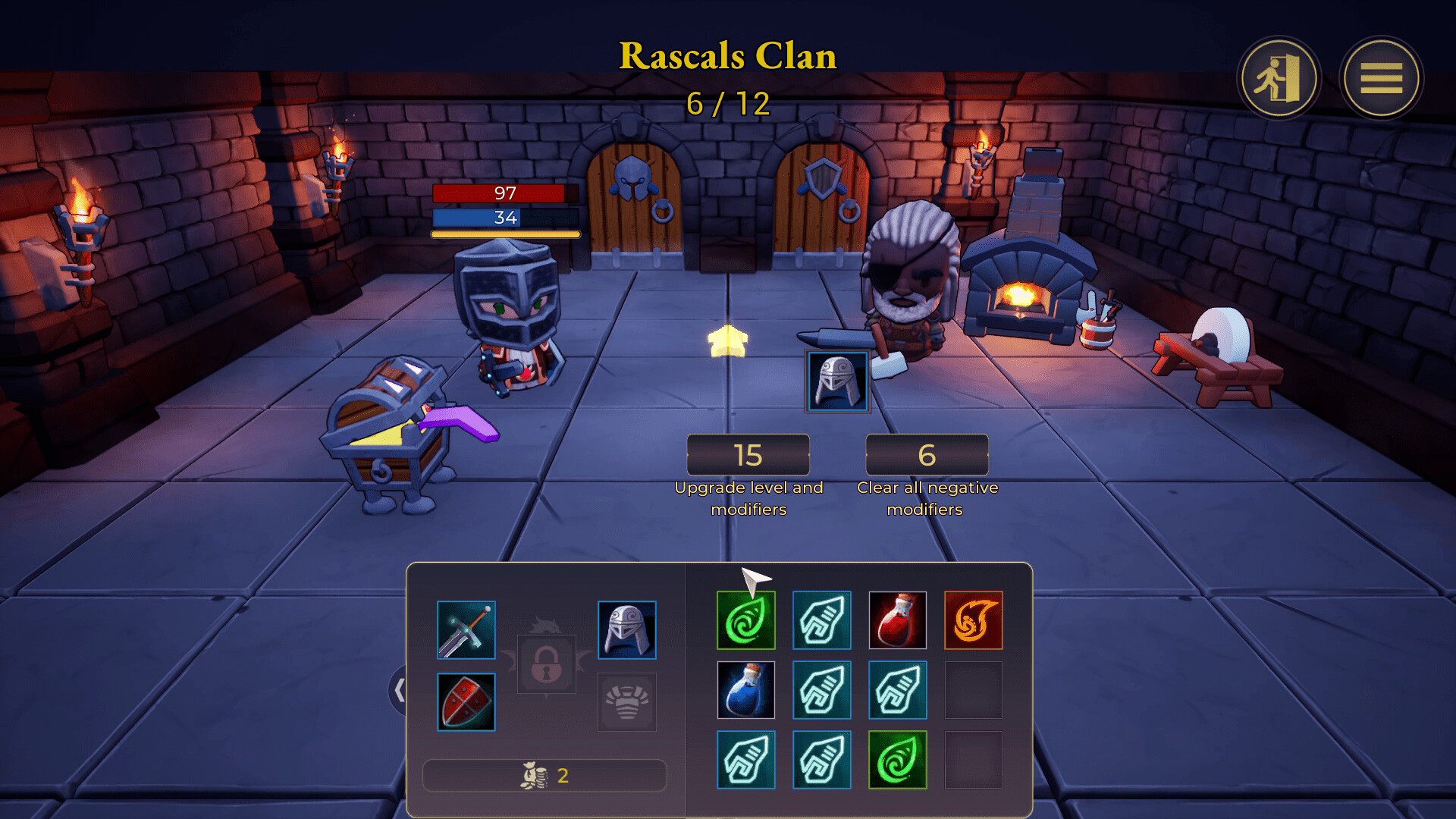Open the hamburger menu in the top right
This screenshot has width=1456, height=819.
1382,78
